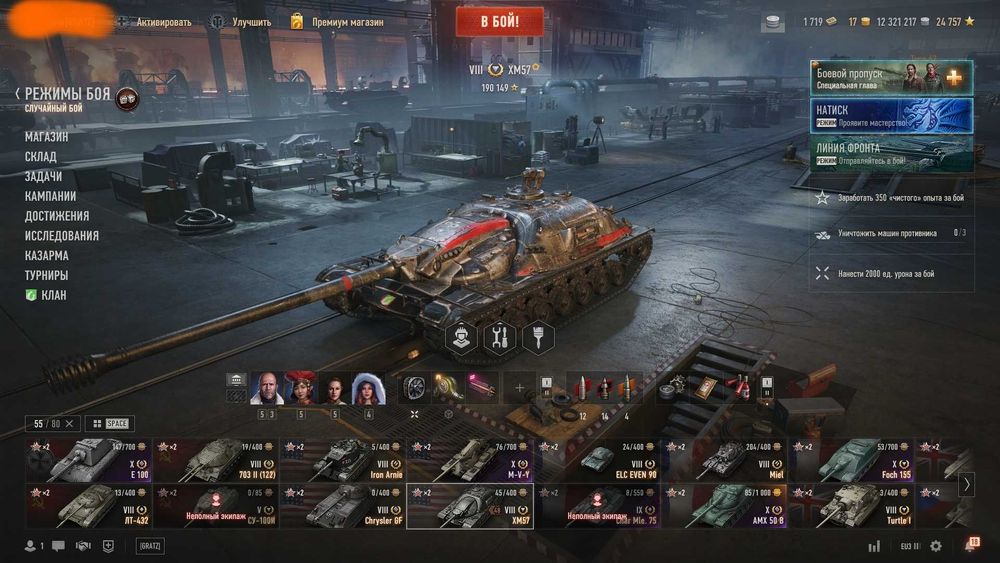Viewport: 1000px width, 563px height.
Task: Open the ЗАДАЧИ menu entry
Action: click(44, 176)
